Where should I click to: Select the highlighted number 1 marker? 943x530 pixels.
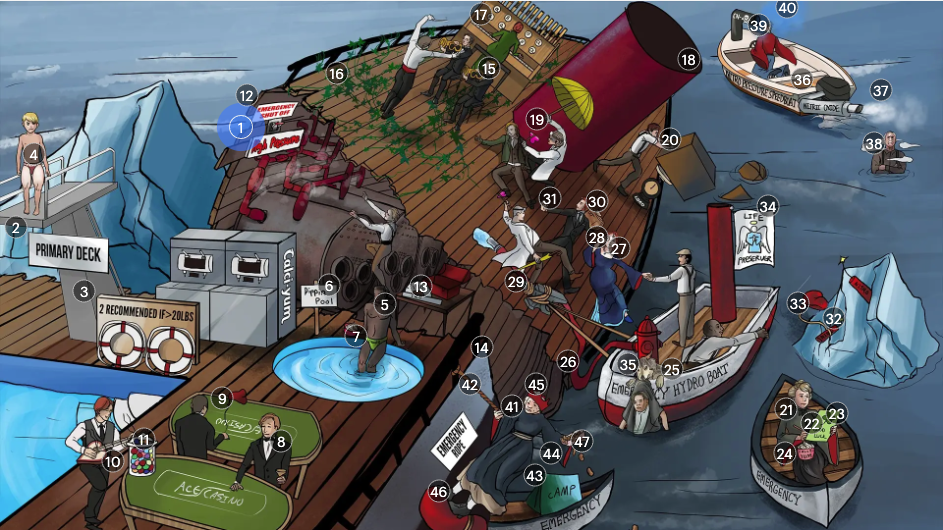(x=240, y=127)
